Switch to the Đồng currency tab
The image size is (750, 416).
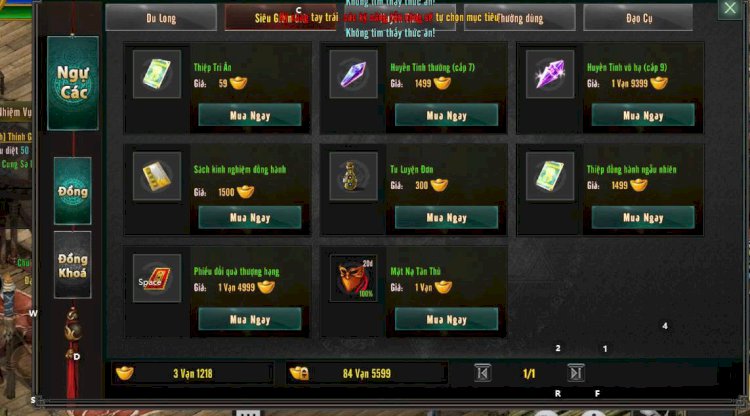(73, 190)
